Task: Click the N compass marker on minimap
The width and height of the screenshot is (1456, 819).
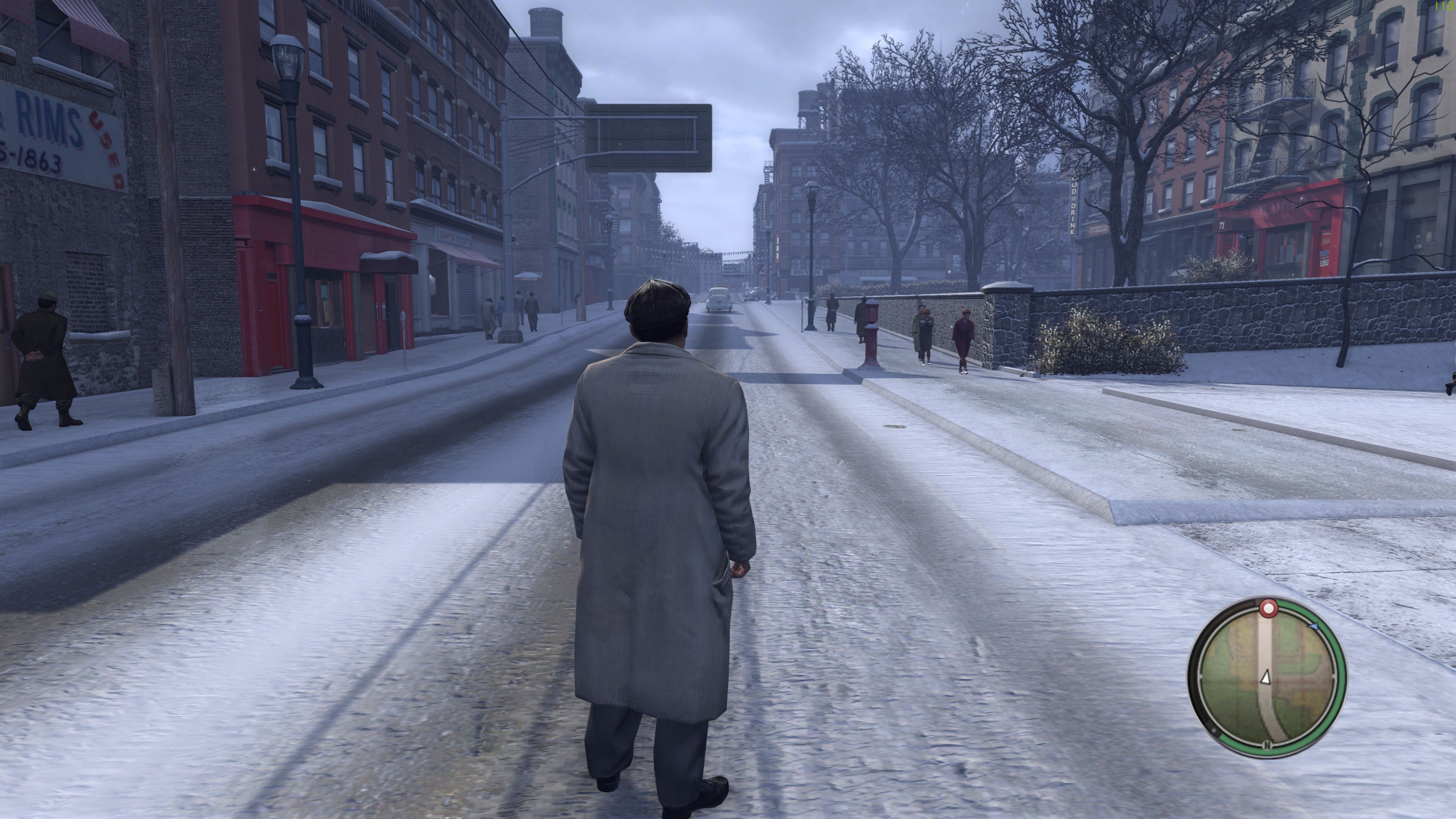Action: (1267, 745)
